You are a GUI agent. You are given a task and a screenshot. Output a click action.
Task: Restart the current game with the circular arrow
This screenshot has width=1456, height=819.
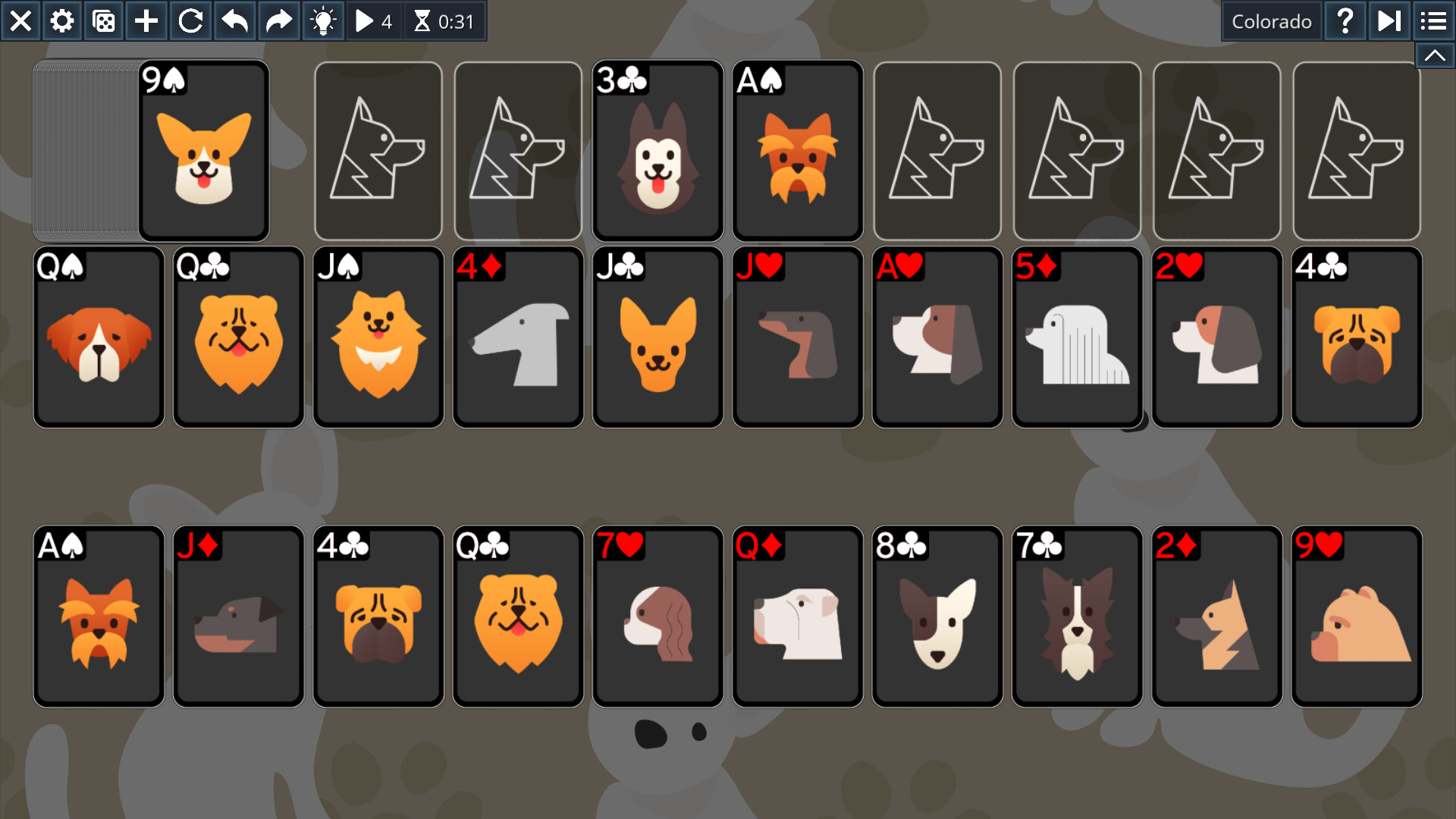click(x=190, y=20)
